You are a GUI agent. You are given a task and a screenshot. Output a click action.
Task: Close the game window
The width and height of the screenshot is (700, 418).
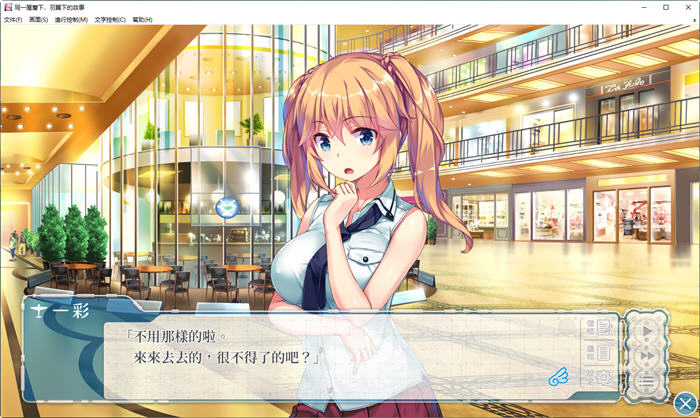[688, 7]
